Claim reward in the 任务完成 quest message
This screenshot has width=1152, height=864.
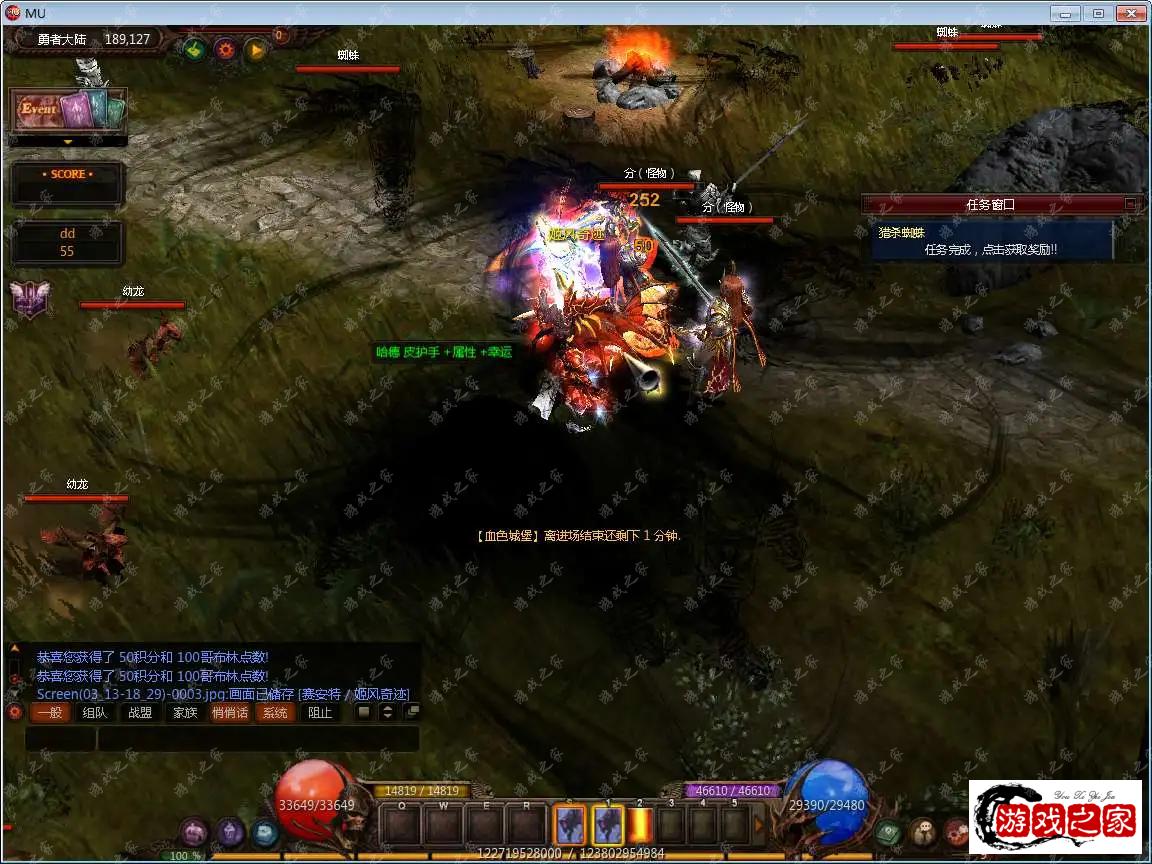(x=990, y=249)
